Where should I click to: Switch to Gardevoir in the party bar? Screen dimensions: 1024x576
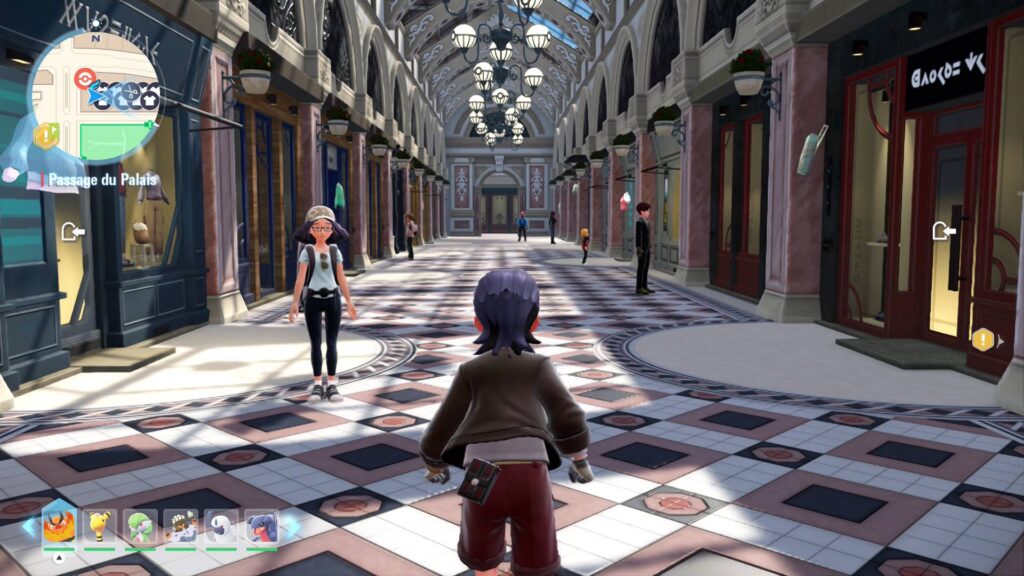pos(140,527)
